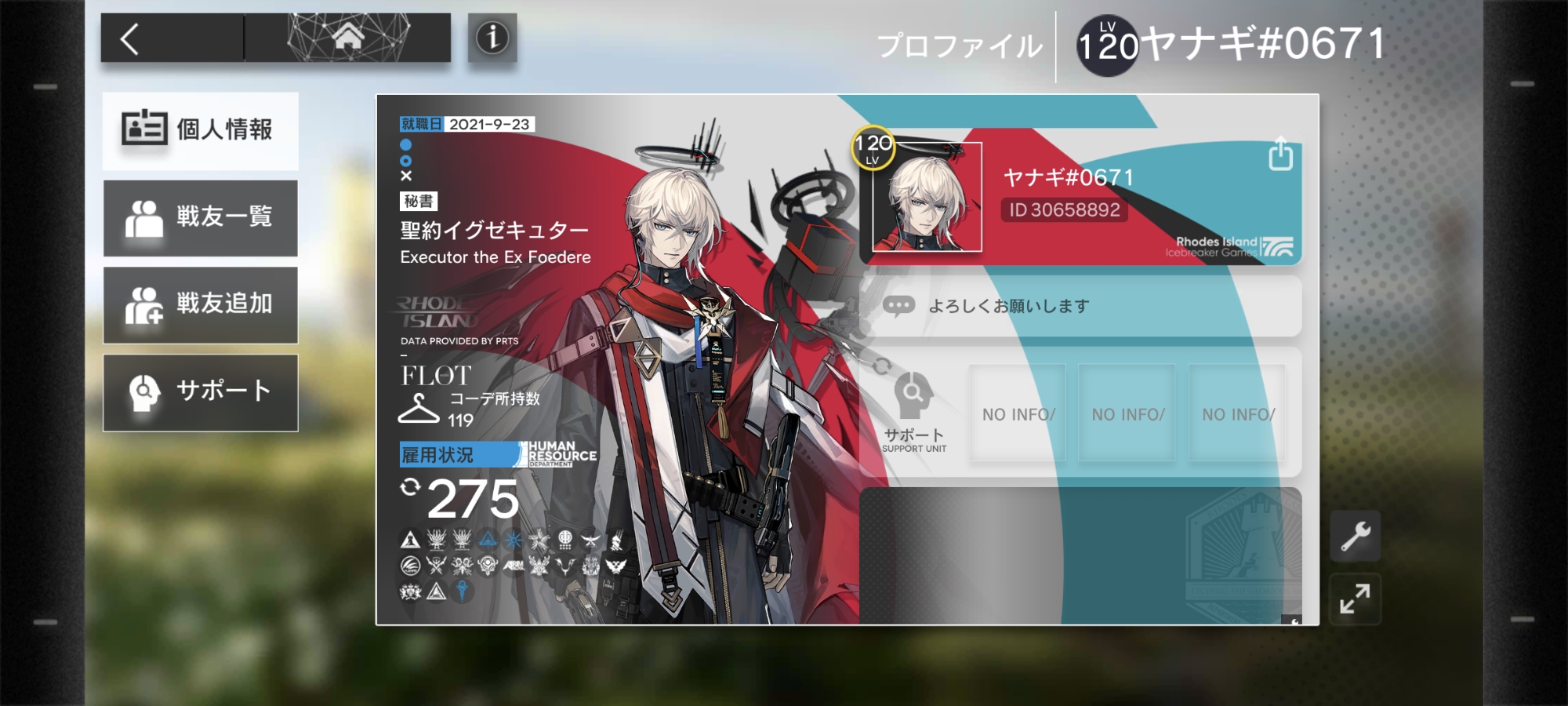Open the wrench customization button
This screenshot has width=1568, height=706.
[1355, 537]
